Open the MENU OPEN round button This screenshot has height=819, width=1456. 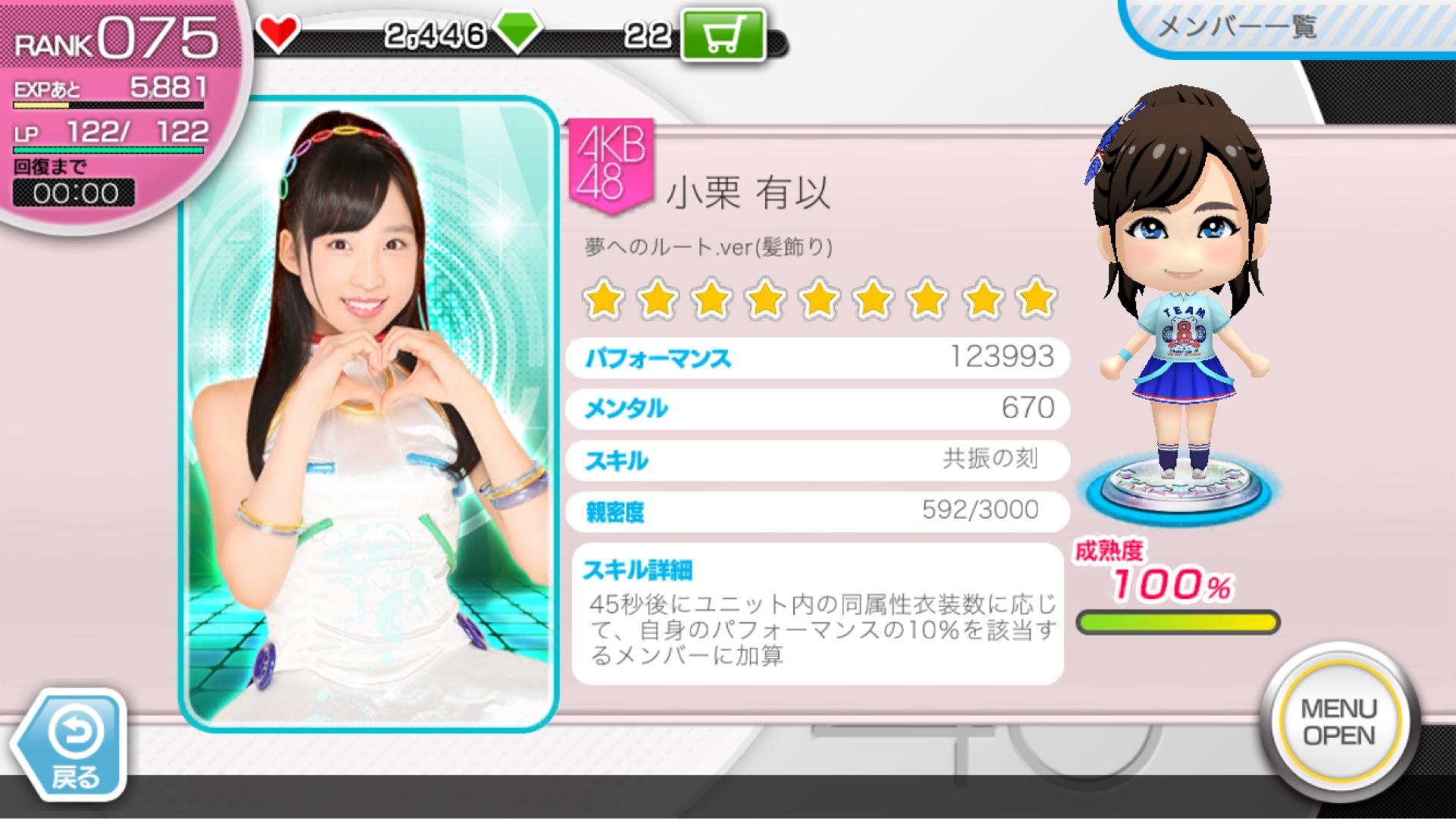tap(1338, 722)
